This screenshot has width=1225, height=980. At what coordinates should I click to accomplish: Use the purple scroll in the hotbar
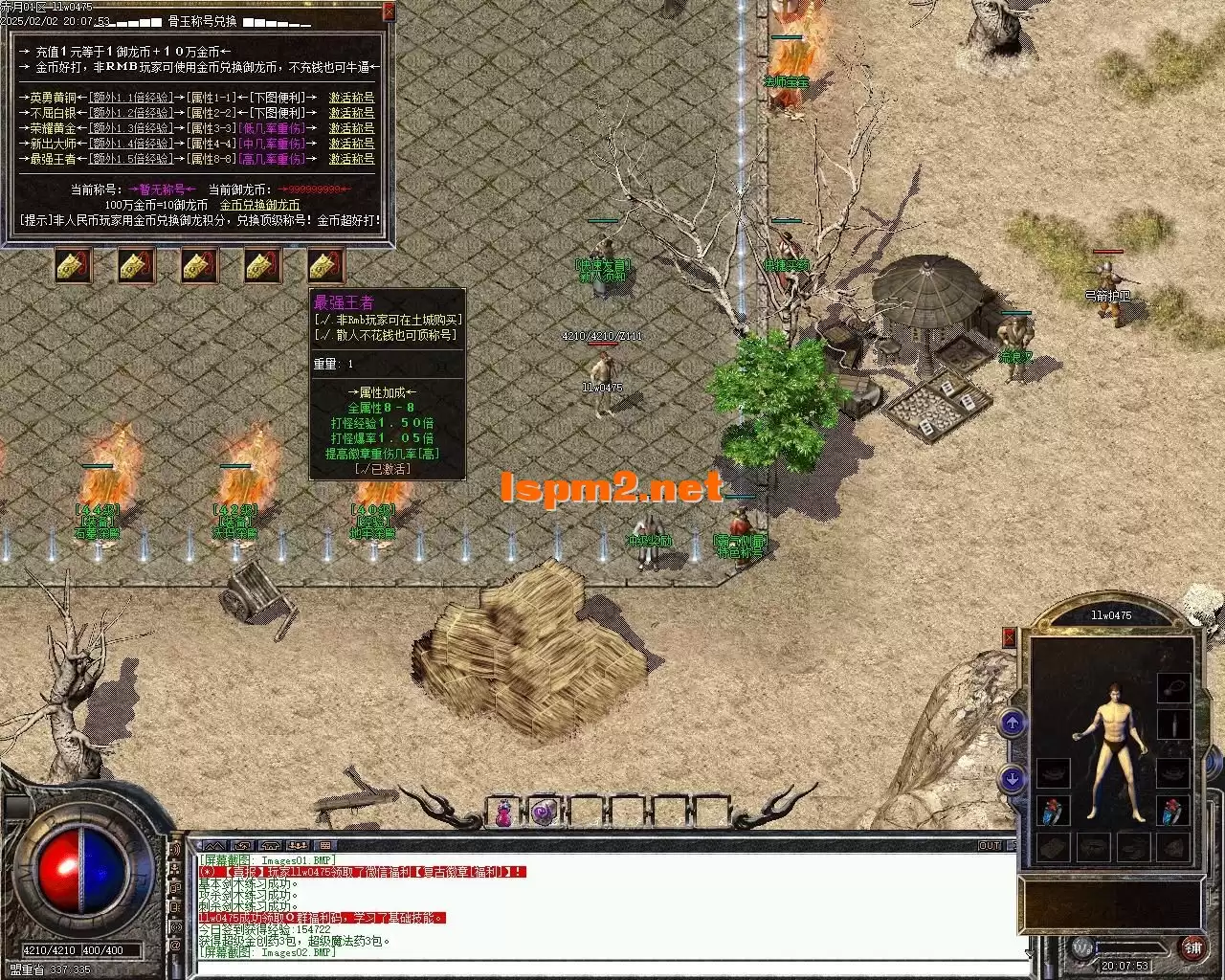coord(545,813)
